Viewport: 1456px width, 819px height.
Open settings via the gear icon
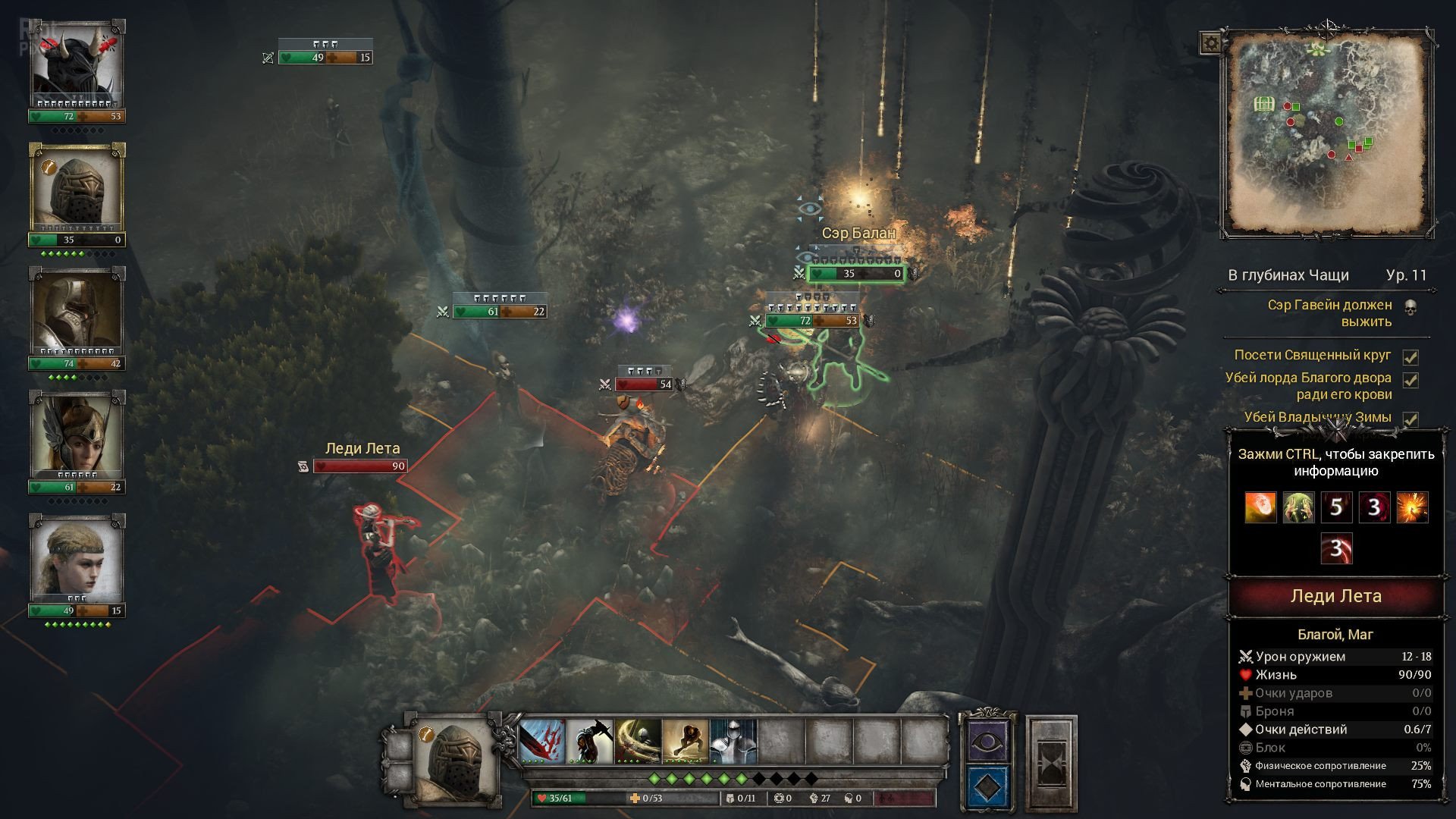(1210, 42)
